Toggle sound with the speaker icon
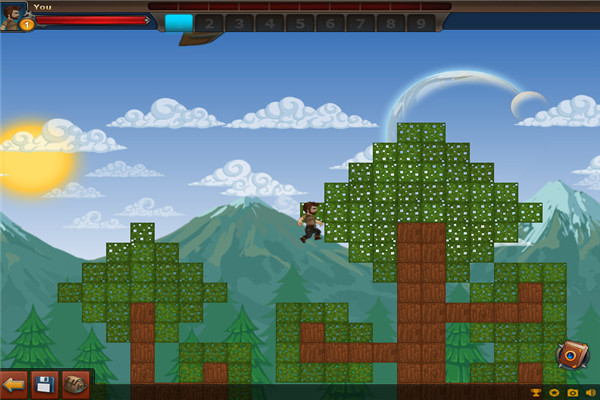The height and width of the screenshot is (400, 600). point(589,392)
